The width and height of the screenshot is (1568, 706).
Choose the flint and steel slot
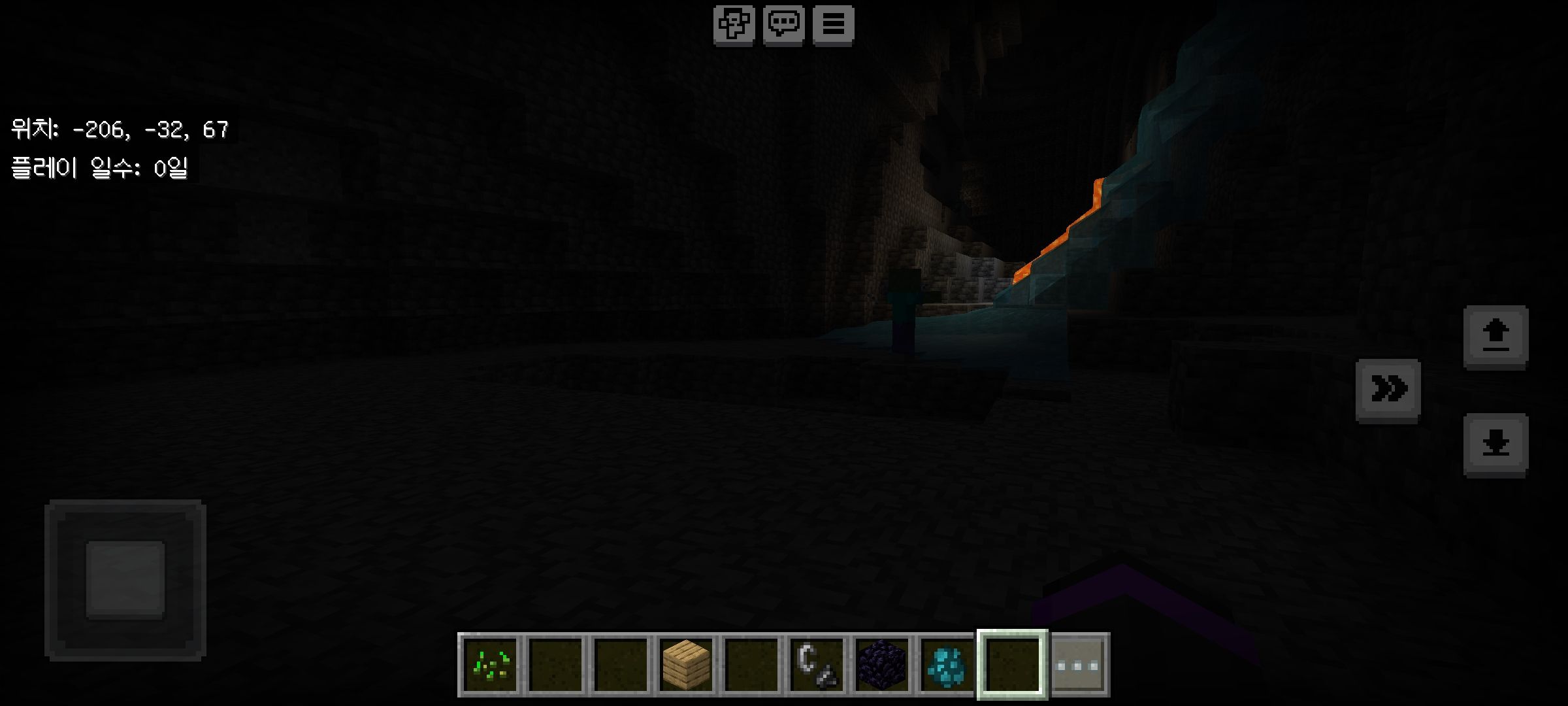tap(817, 665)
